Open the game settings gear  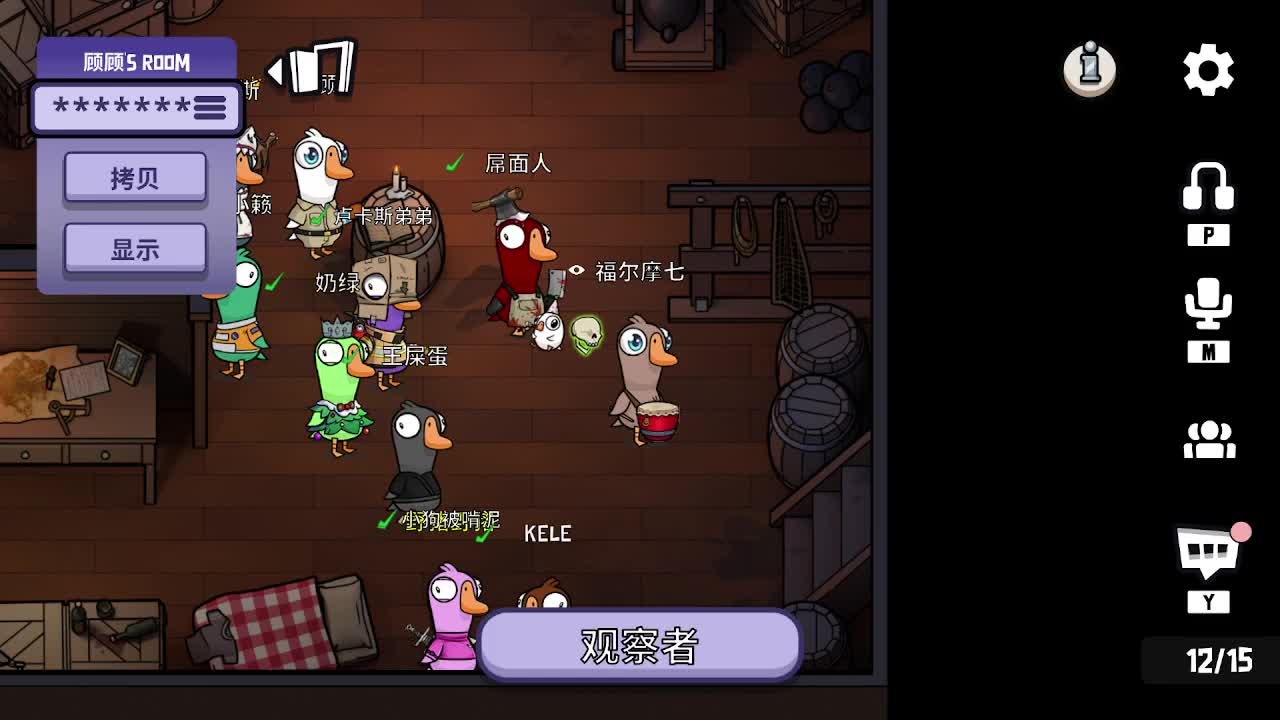[1207, 68]
